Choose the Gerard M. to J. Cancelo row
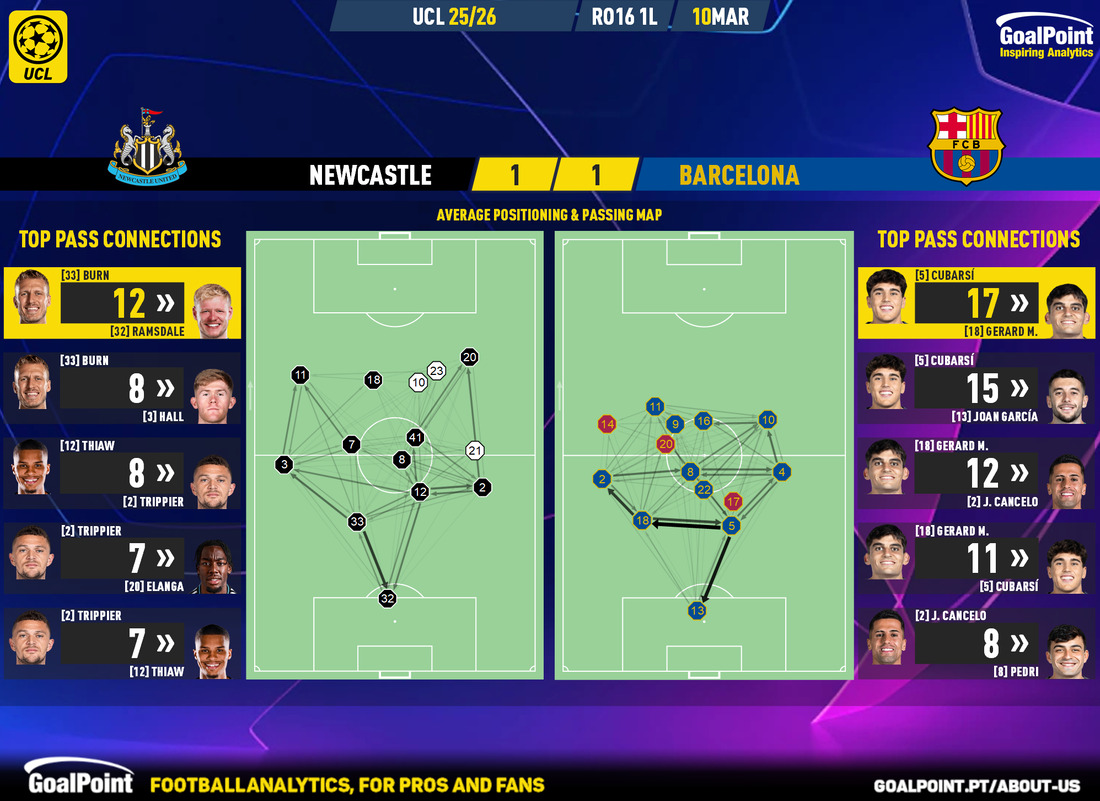This screenshot has height=801, width=1100. [976, 473]
